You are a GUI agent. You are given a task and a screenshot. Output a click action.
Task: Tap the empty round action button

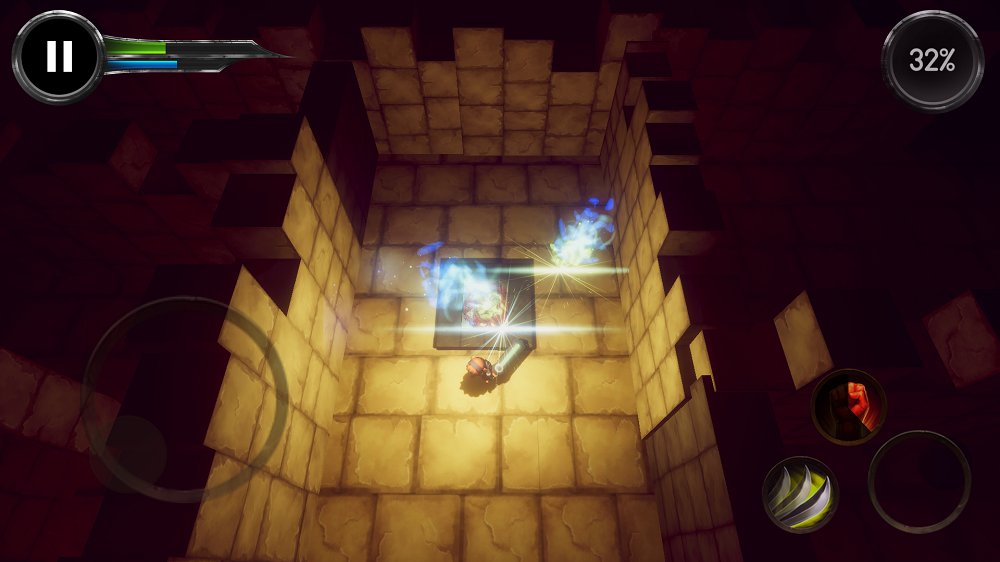(x=919, y=481)
